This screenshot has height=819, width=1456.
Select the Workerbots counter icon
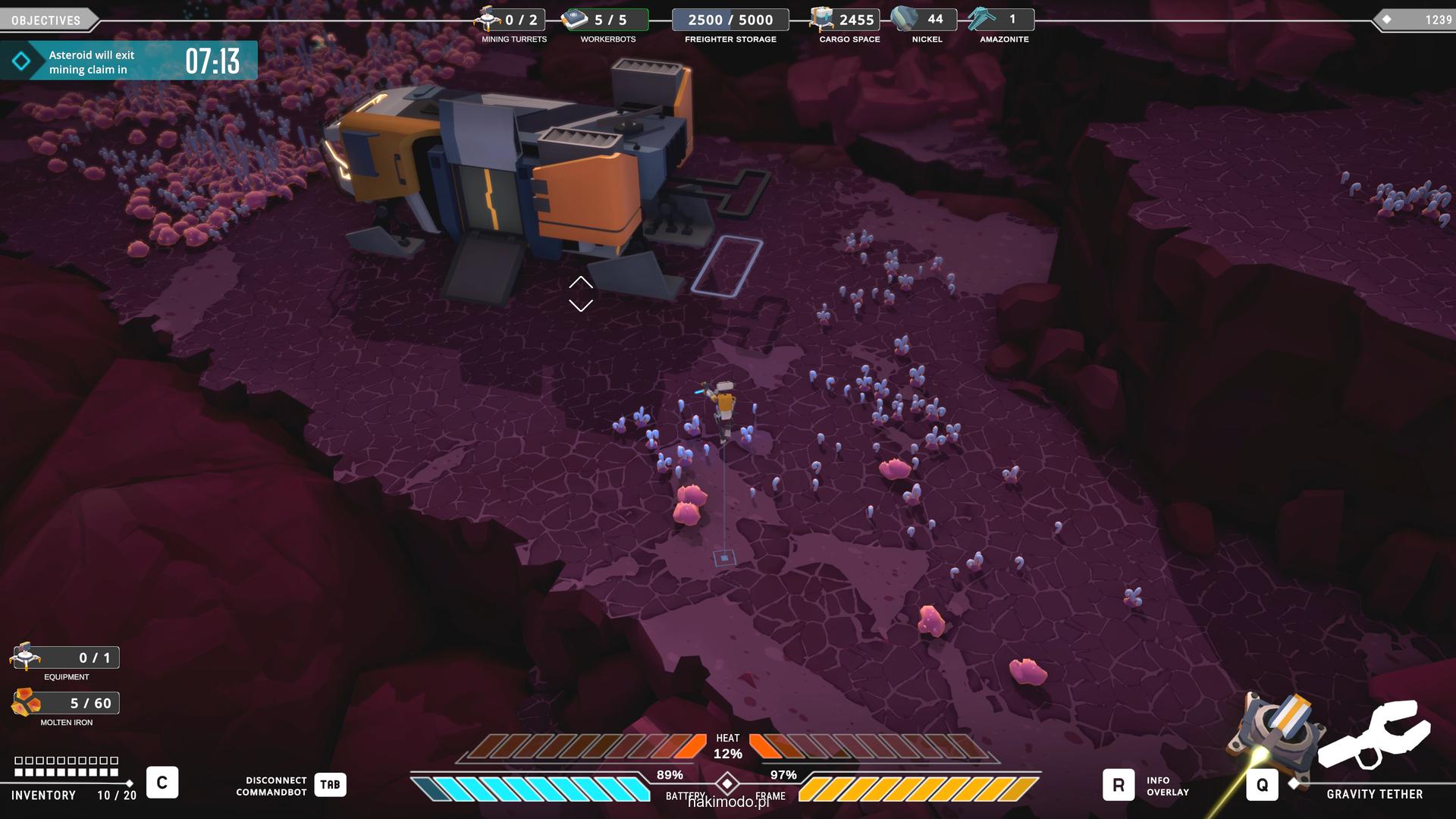pyautogui.click(x=576, y=19)
